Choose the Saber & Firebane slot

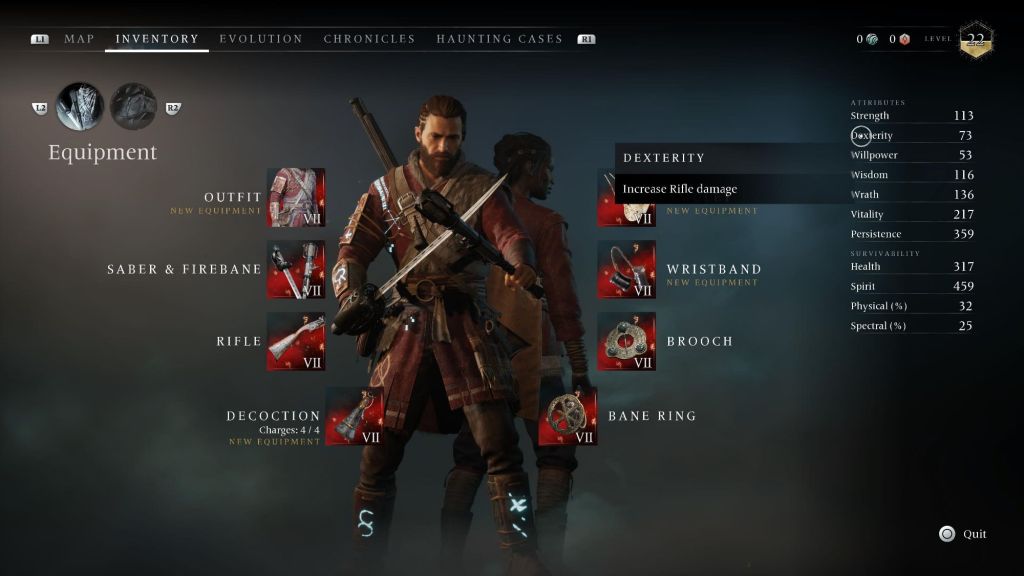(x=296, y=270)
